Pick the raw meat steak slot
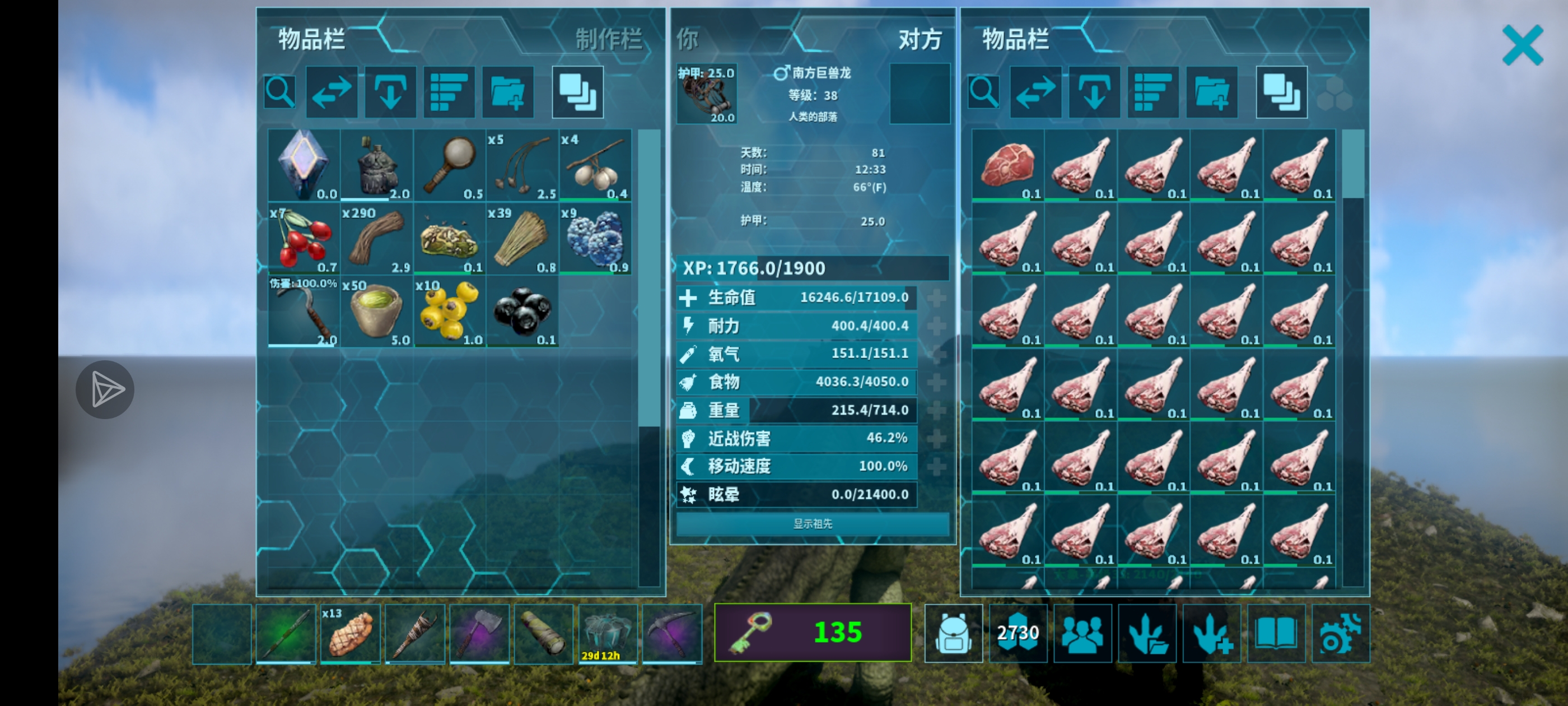This screenshot has height=706, width=1568. coord(1007,165)
